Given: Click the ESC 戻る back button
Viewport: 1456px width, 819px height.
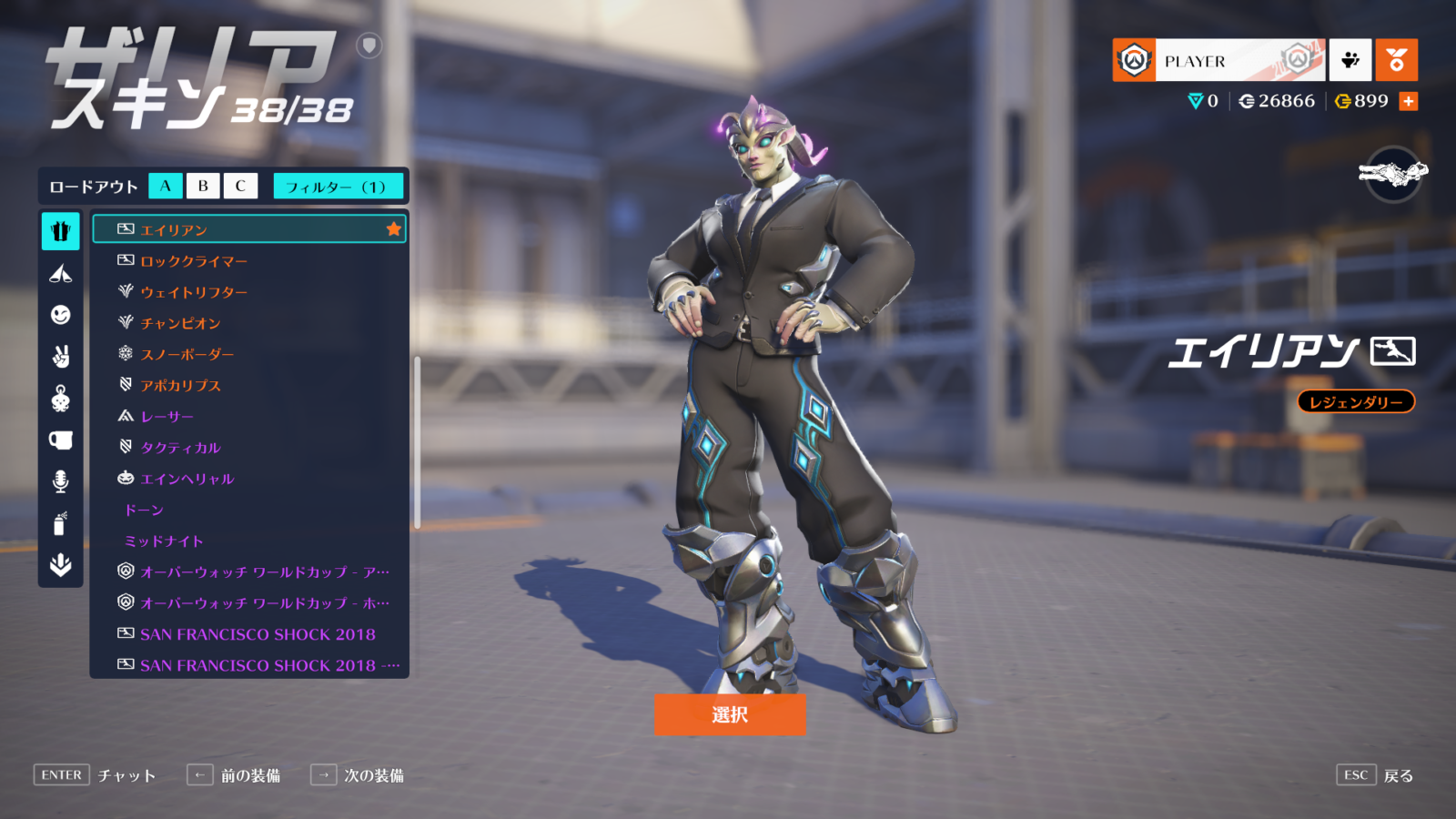Looking at the screenshot, I should click(x=1374, y=774).
